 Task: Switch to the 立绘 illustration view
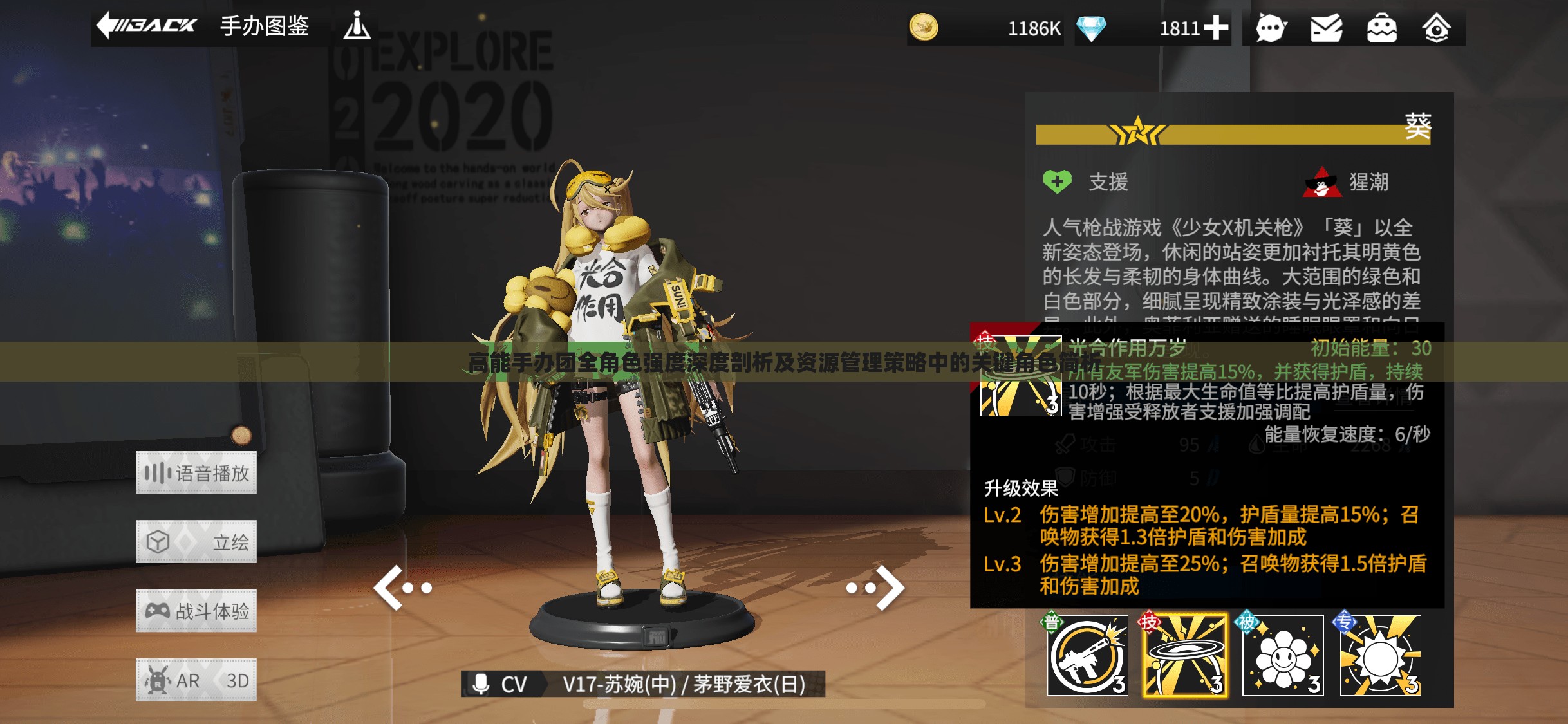[196, 542]
